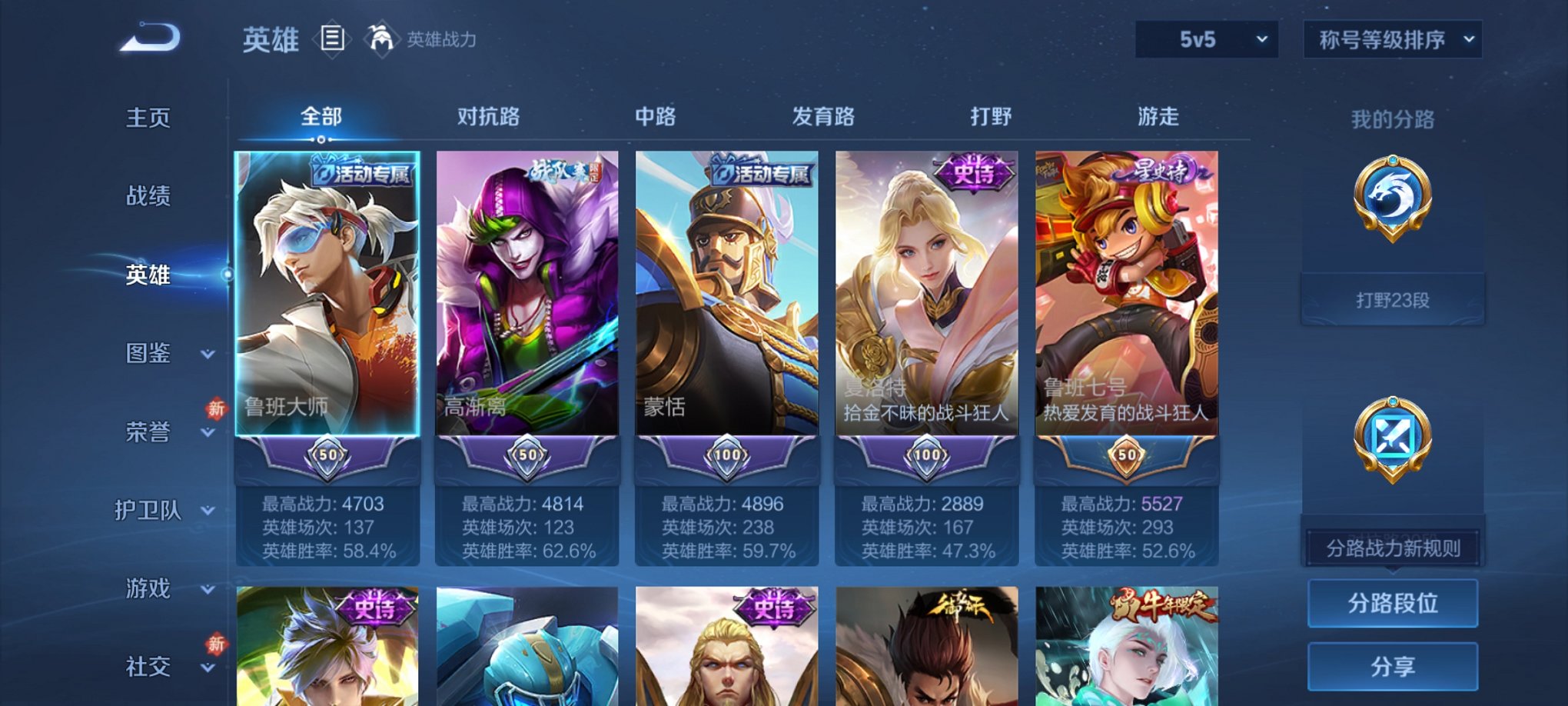This screenshot has width=1568, height=706.
Task: Click the 英雄战力 helmet icon in the header
Action: click(x=383, y=36)
